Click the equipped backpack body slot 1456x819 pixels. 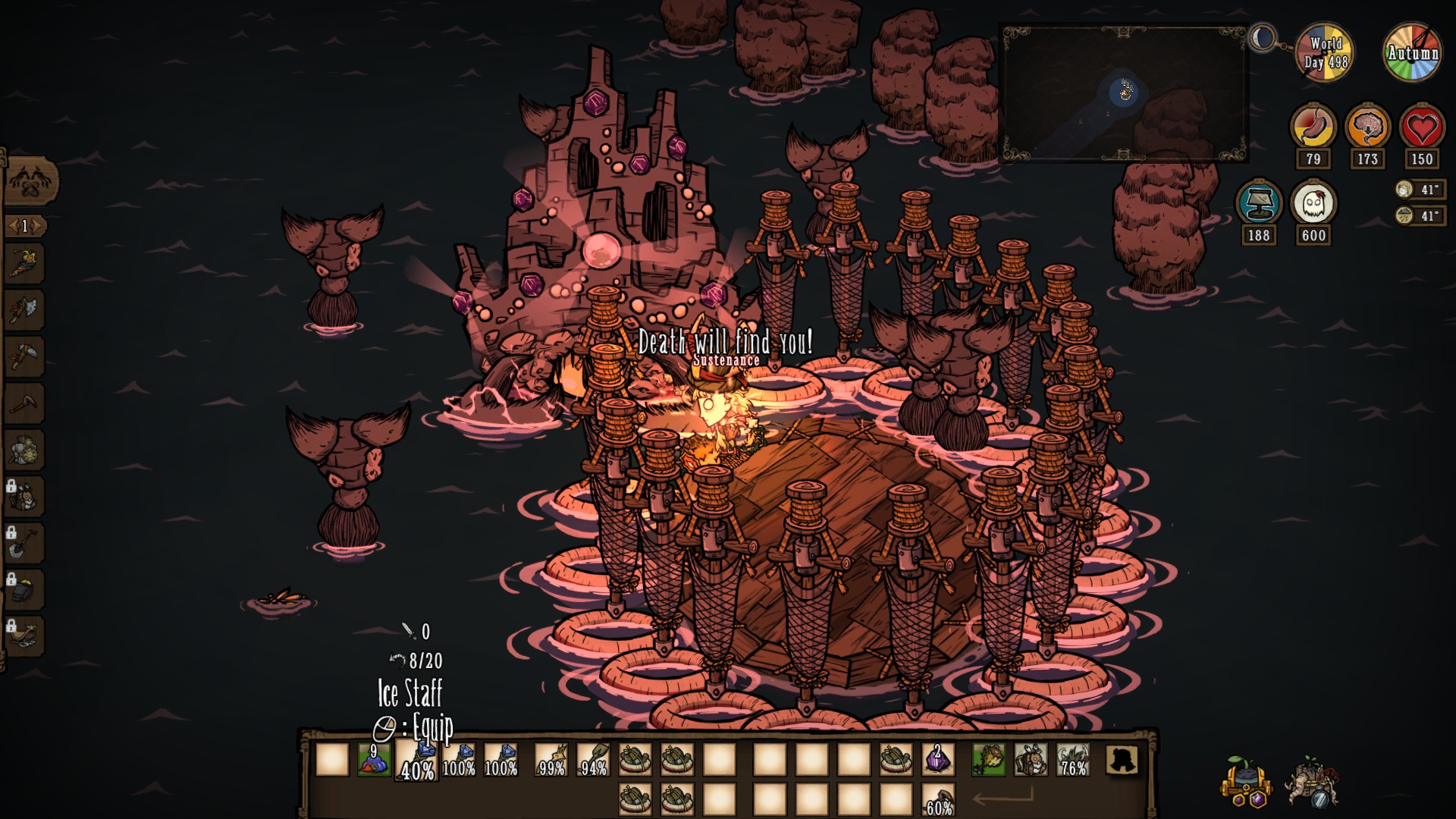point(1031,759)
